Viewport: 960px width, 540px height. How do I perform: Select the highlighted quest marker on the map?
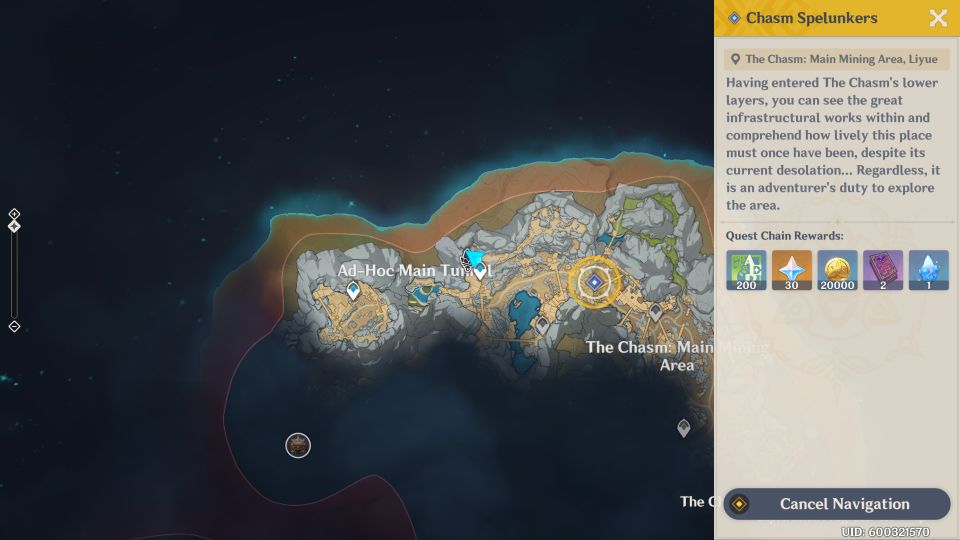pyautogui.click(x=594, y=283)
